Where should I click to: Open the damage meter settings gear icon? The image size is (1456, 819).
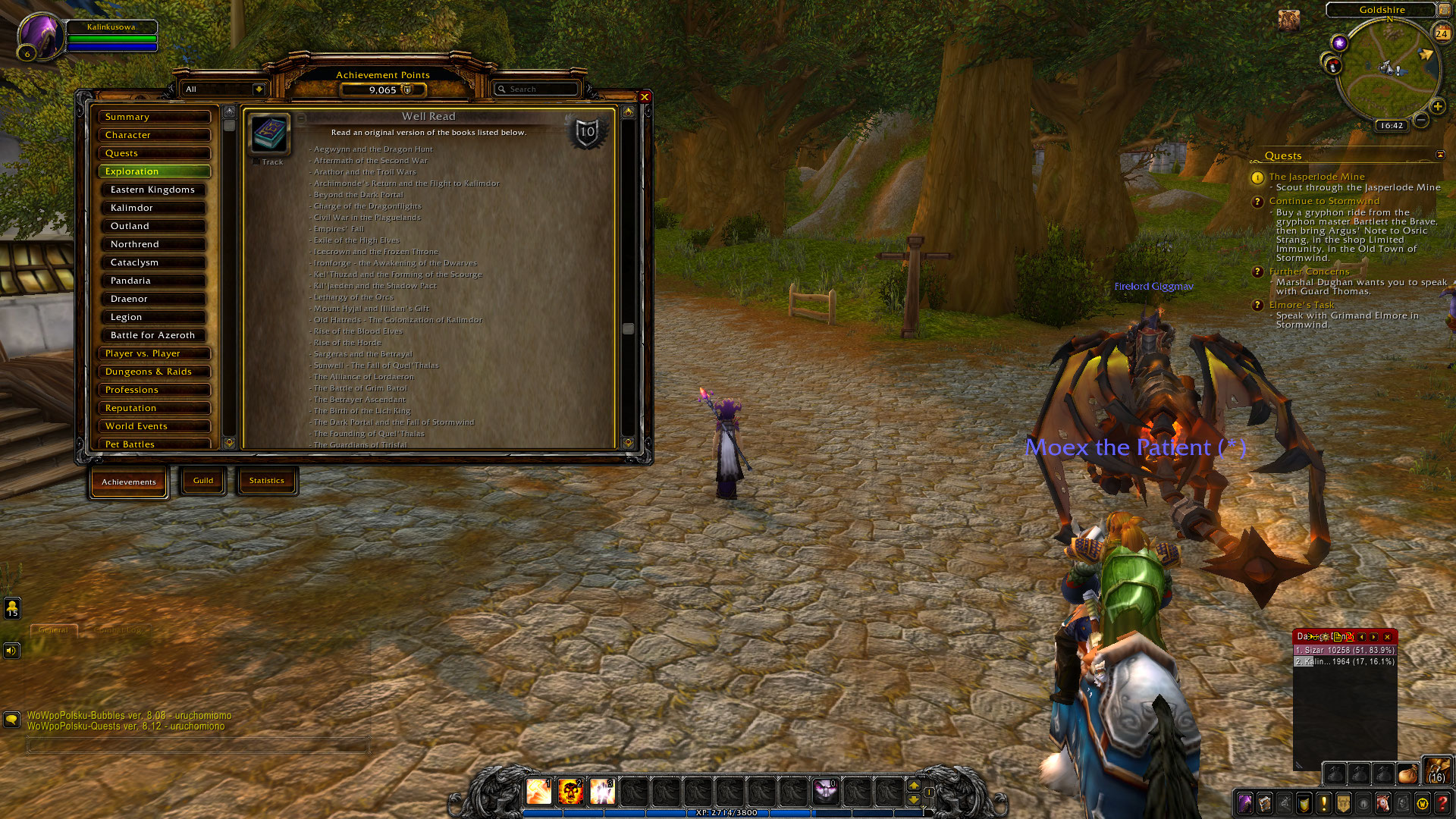[1326, 637]
